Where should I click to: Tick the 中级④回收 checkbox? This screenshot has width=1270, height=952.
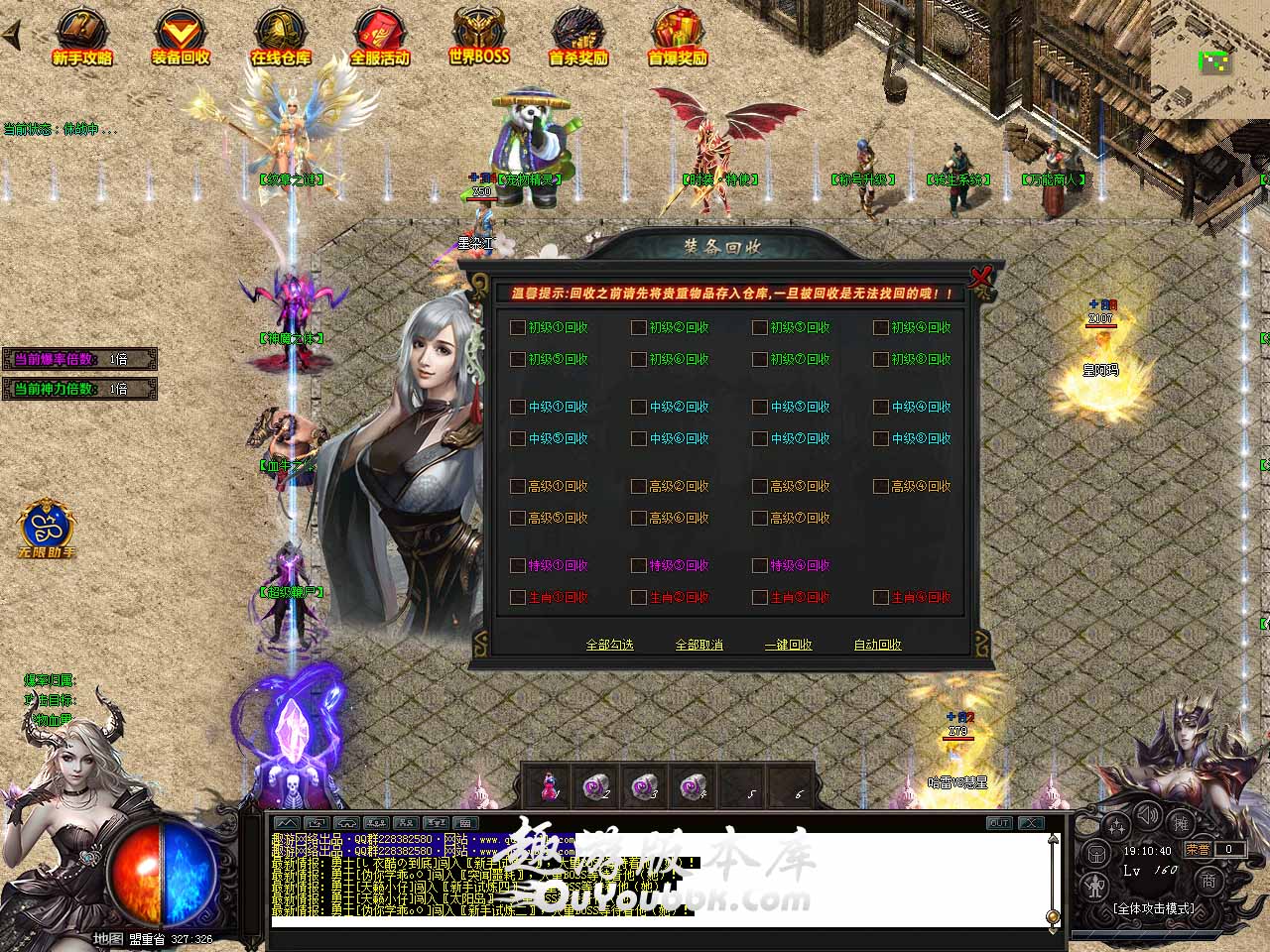click(881, 407)
